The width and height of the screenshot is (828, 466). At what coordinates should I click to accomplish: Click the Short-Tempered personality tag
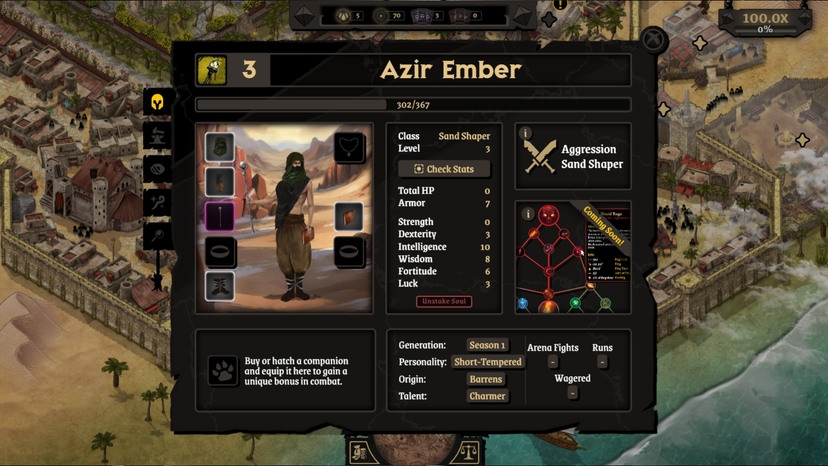(487, 362)
